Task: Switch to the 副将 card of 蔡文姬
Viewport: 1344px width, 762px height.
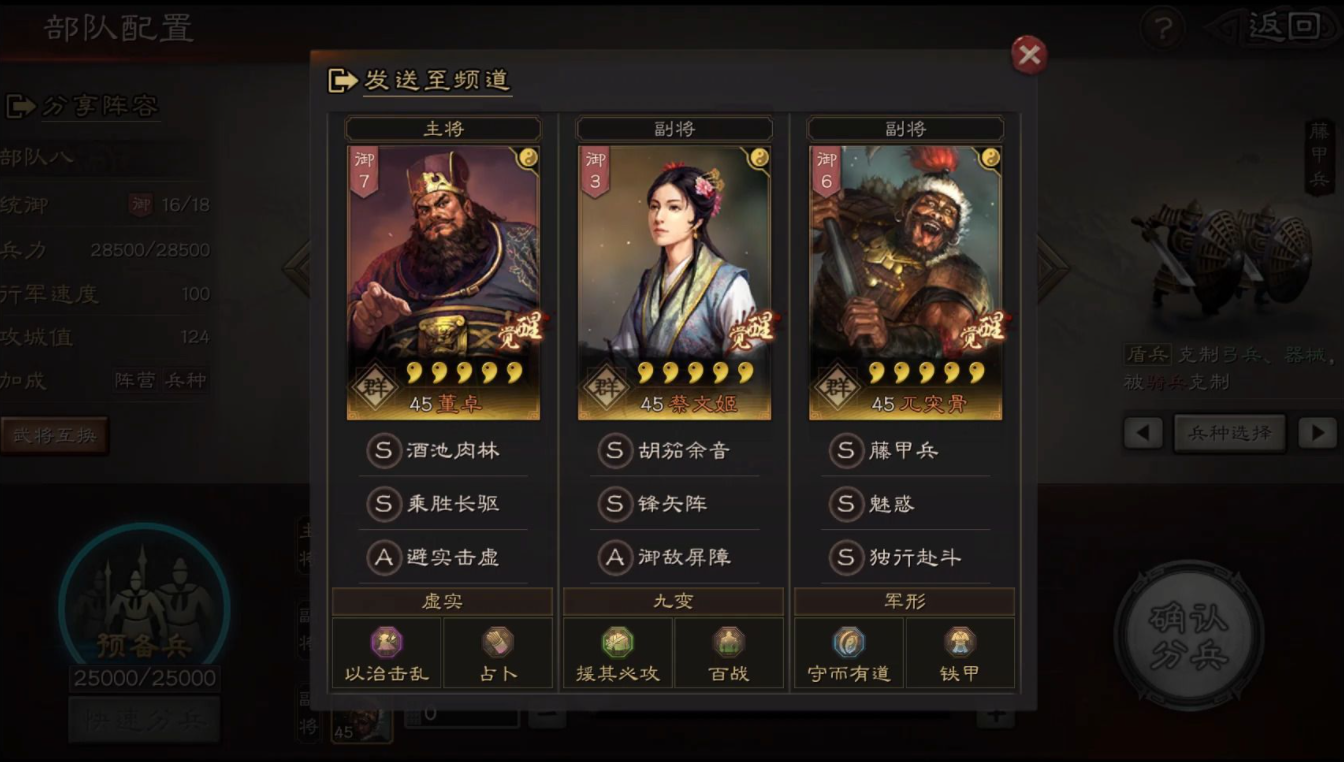Action: [673, 128]
